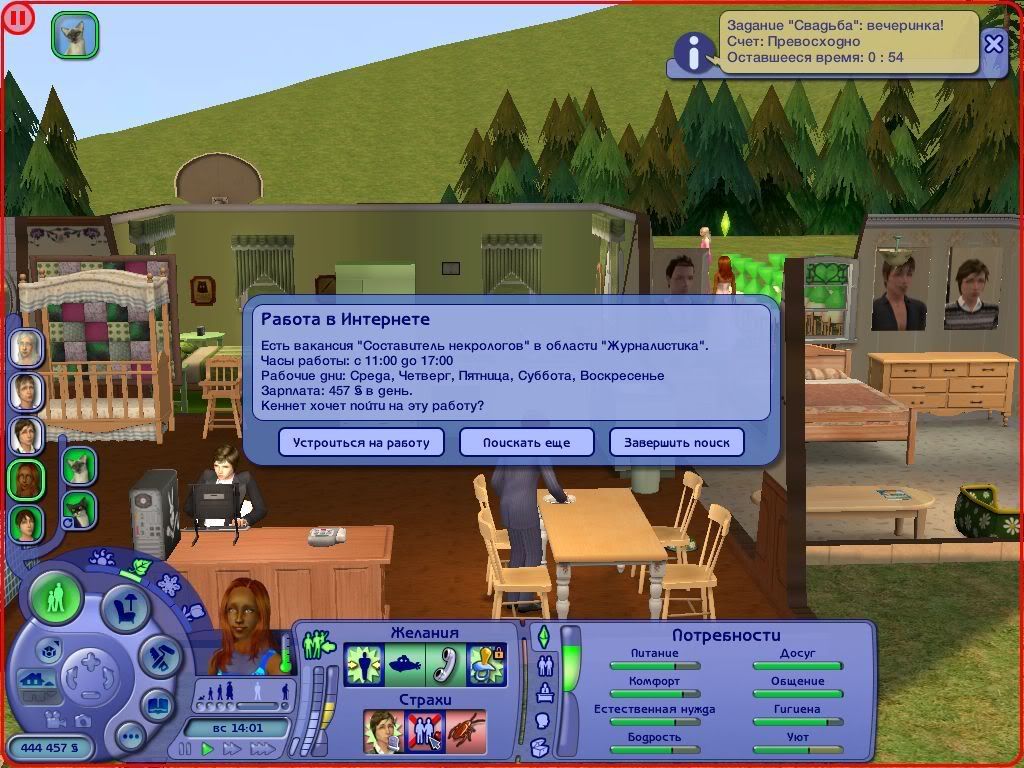Click the camera snapshot icon
This screenshot has height=768, width=1024.
[85, 720]
